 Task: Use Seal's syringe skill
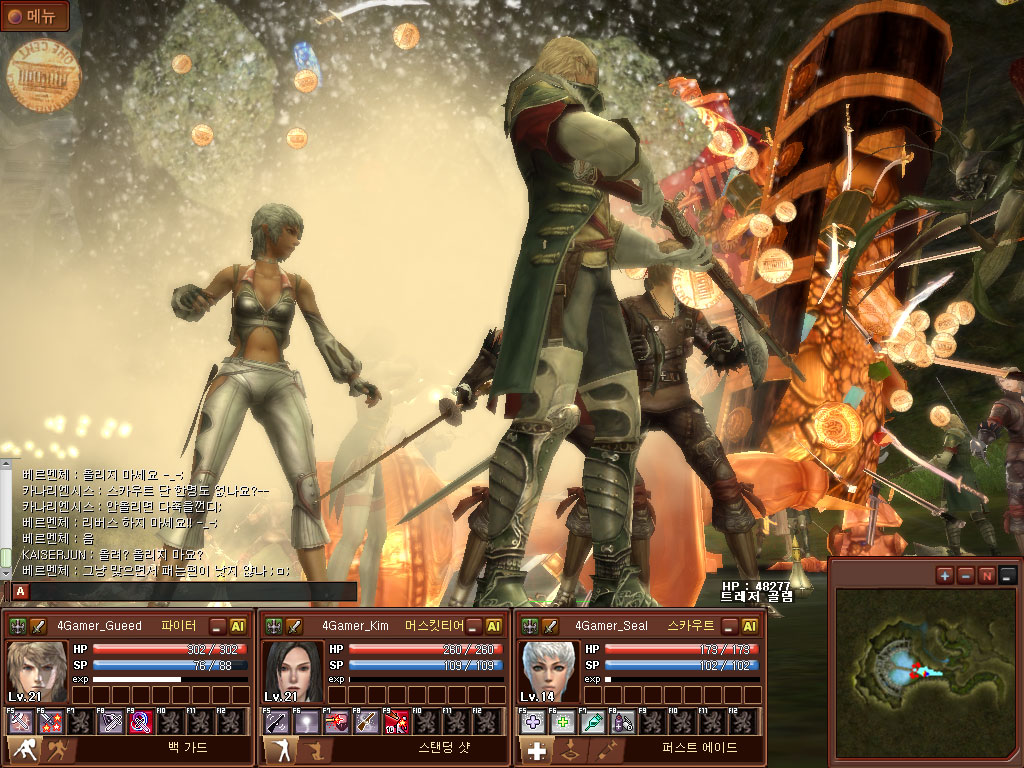593,721
